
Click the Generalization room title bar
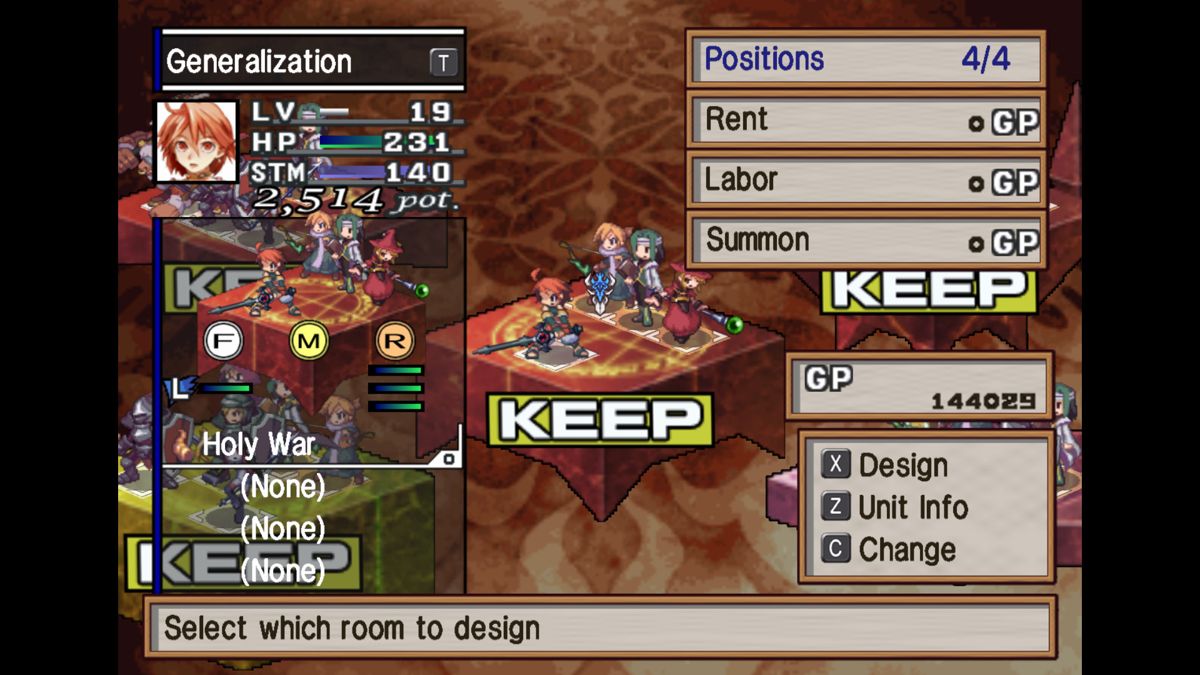coord(310,62)
